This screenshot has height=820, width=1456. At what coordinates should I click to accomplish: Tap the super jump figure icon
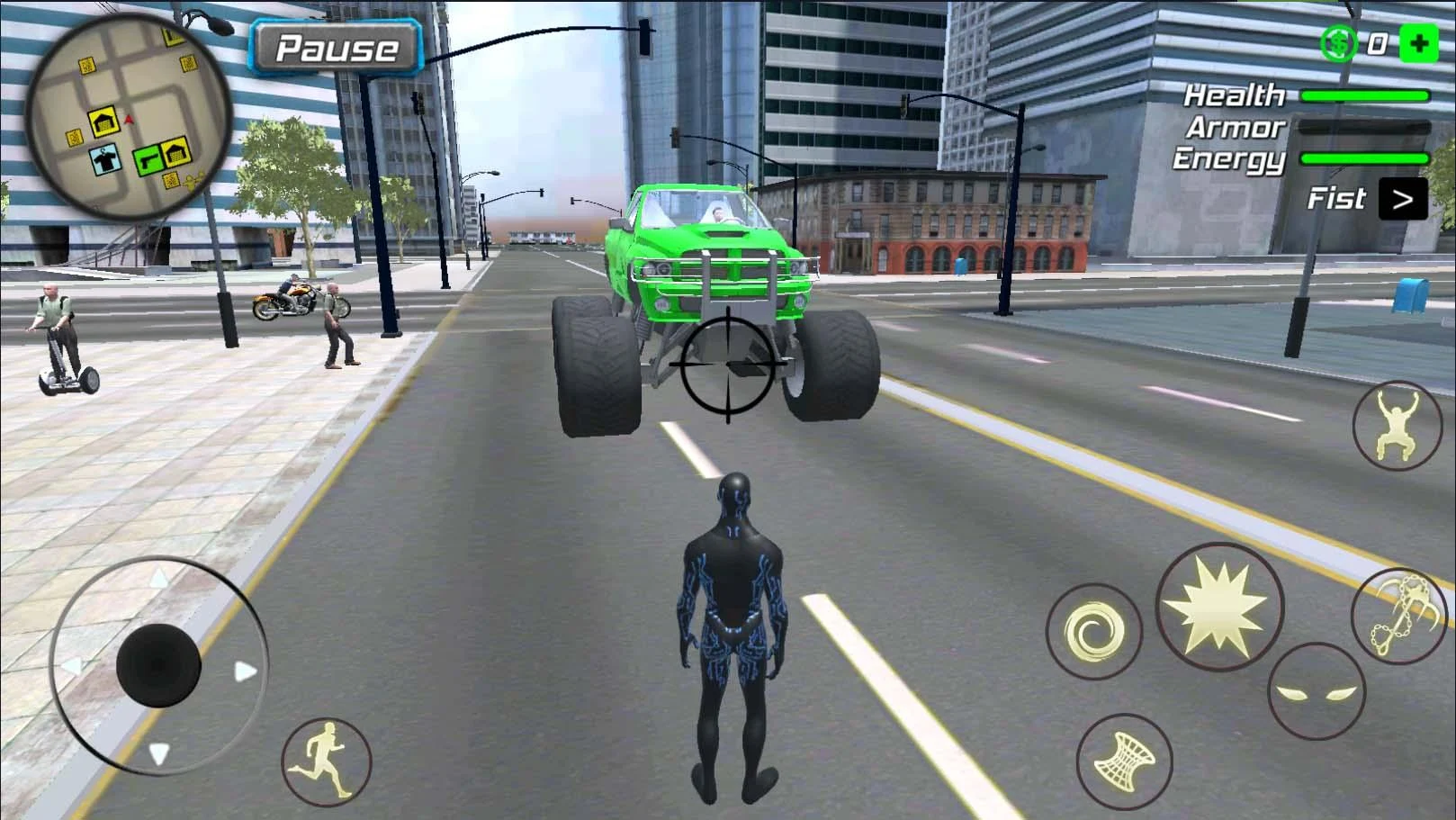1396,423
